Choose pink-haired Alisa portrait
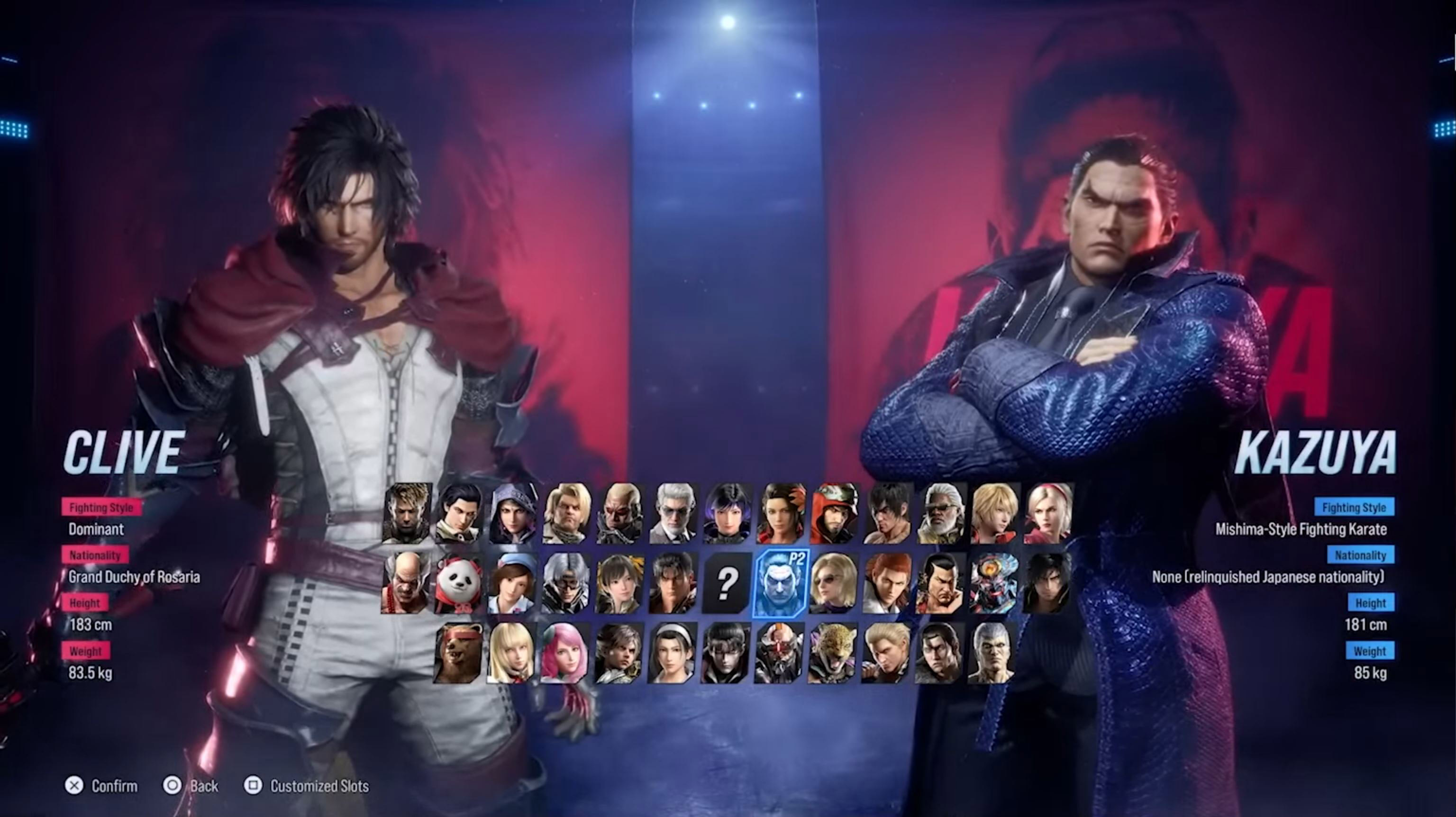The image size is (1456, 817). 564,653
